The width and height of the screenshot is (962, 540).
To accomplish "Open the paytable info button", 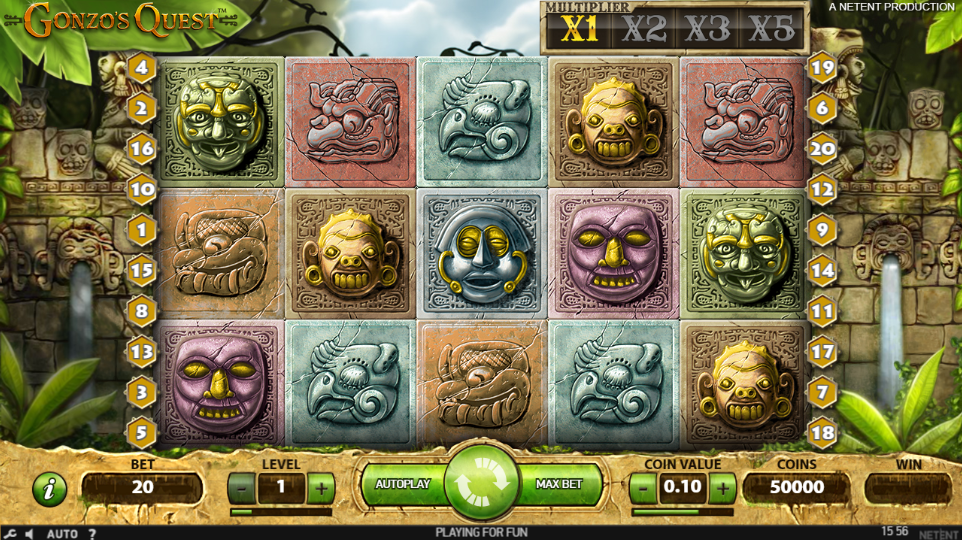I will click(x=49, y=488).
